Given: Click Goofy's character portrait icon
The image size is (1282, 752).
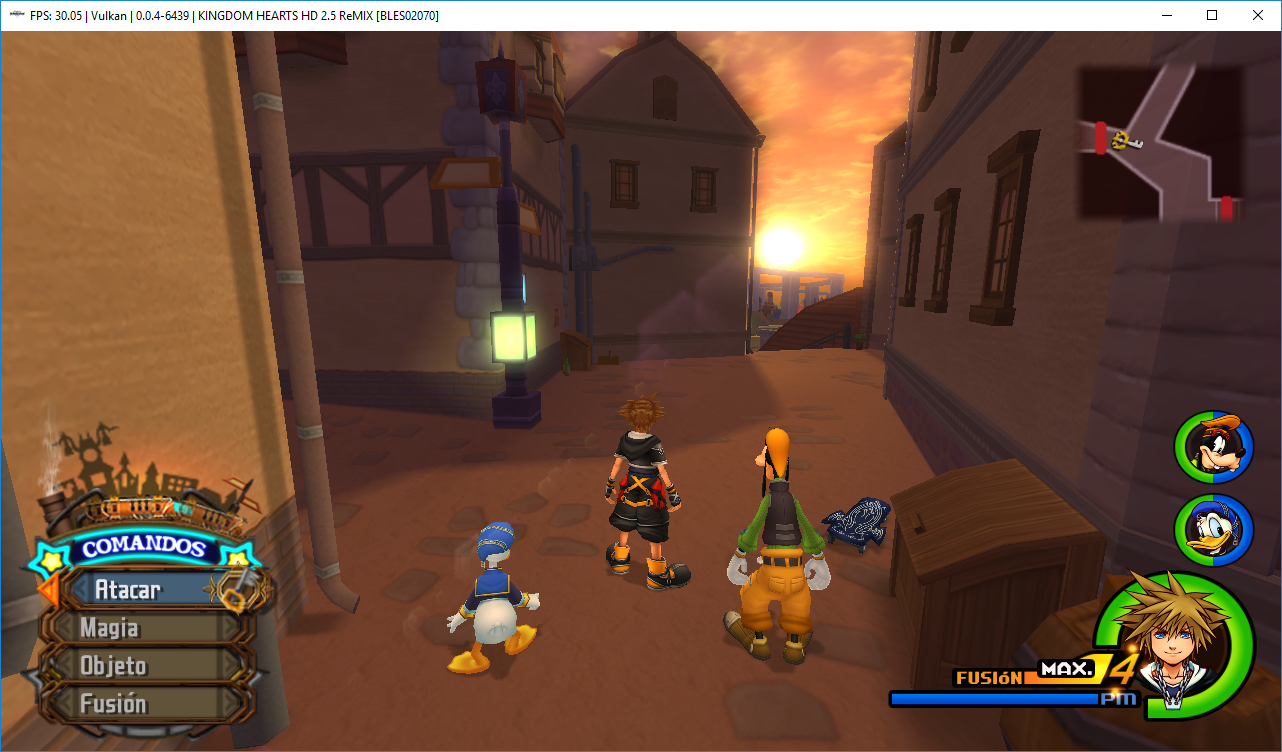Looking at the screenshot, I should [1212, 448].
